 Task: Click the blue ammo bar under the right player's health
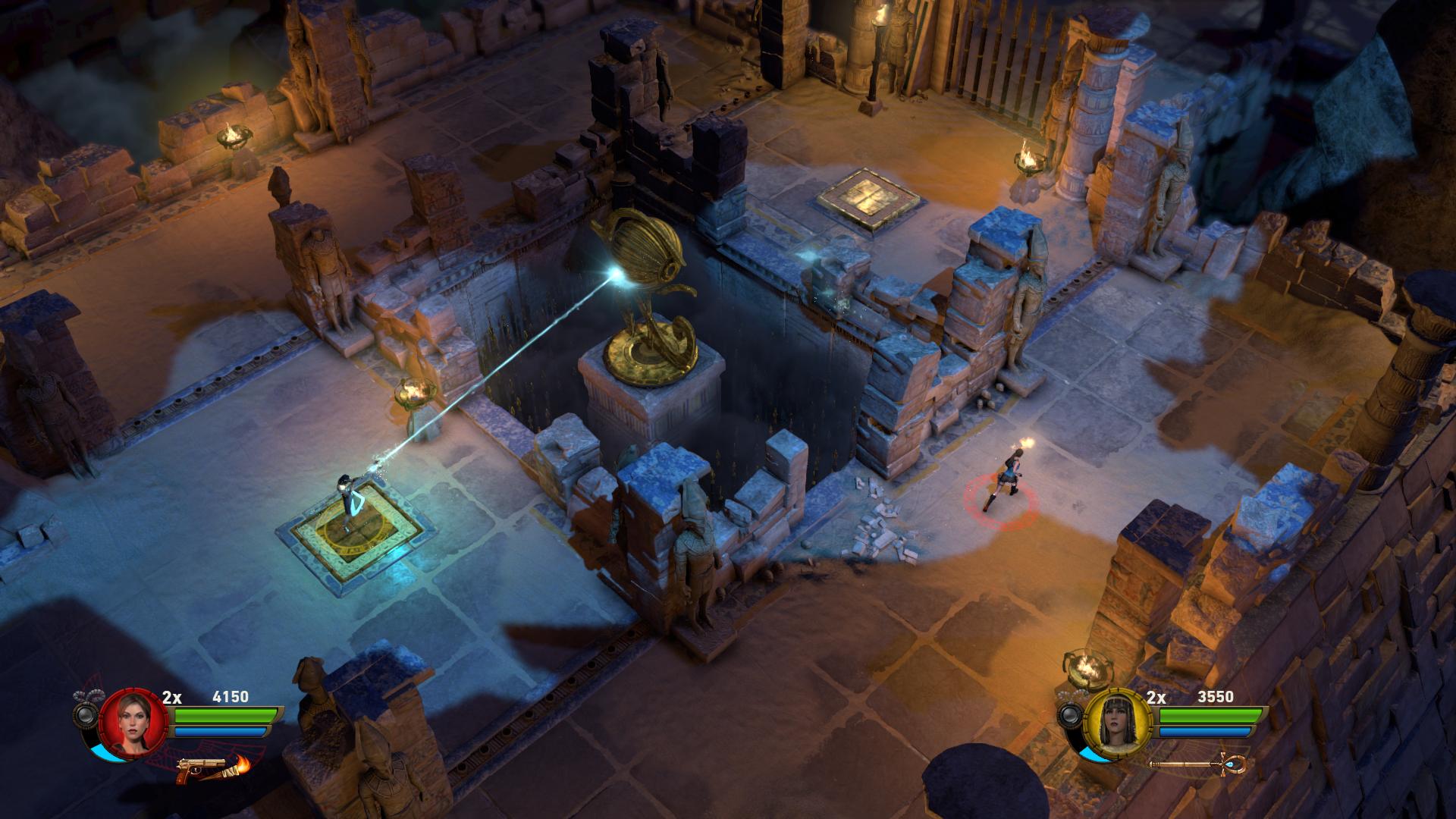click(1203, 732)
